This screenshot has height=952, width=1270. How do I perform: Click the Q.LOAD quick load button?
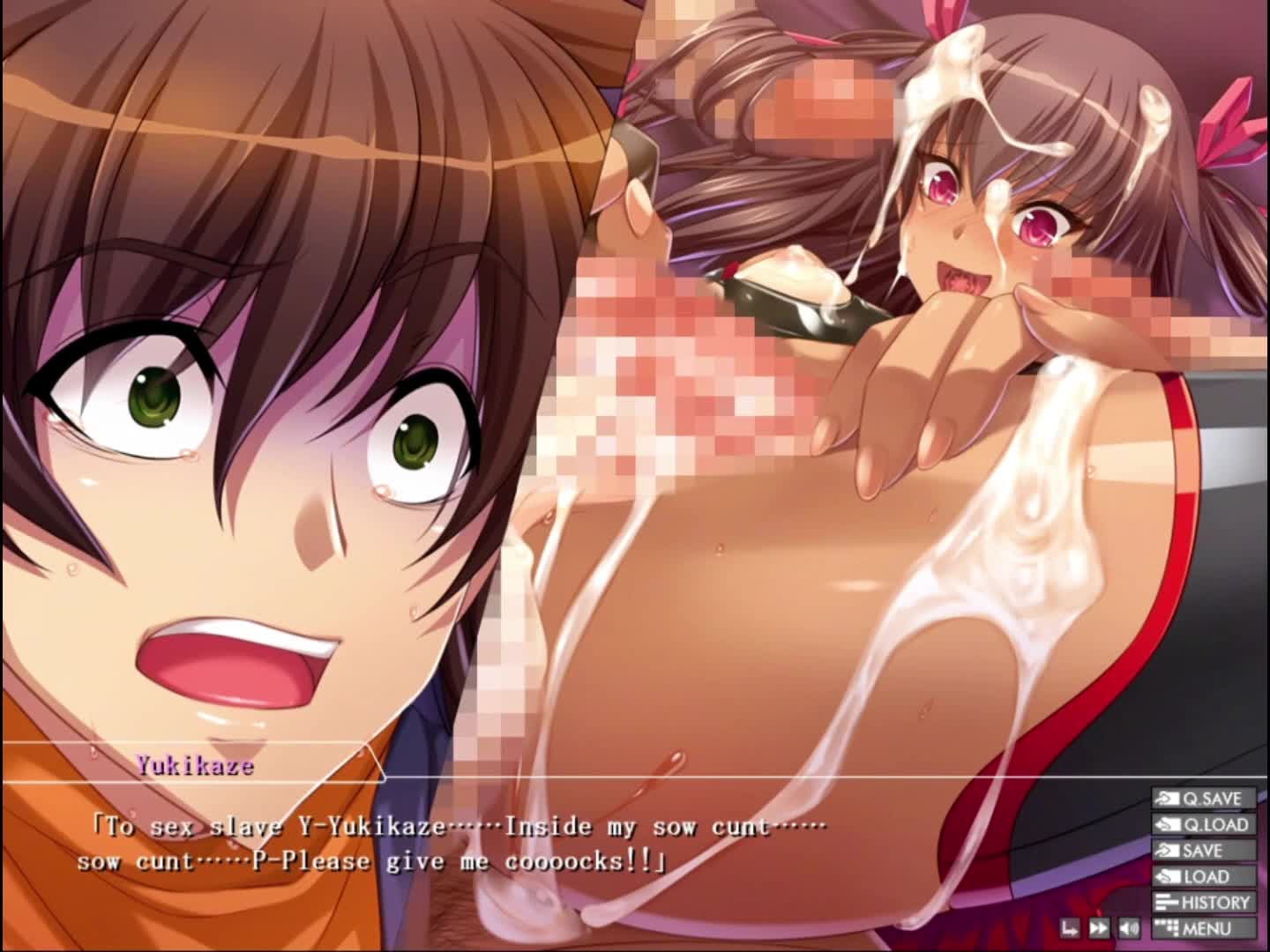[1203, 825]
